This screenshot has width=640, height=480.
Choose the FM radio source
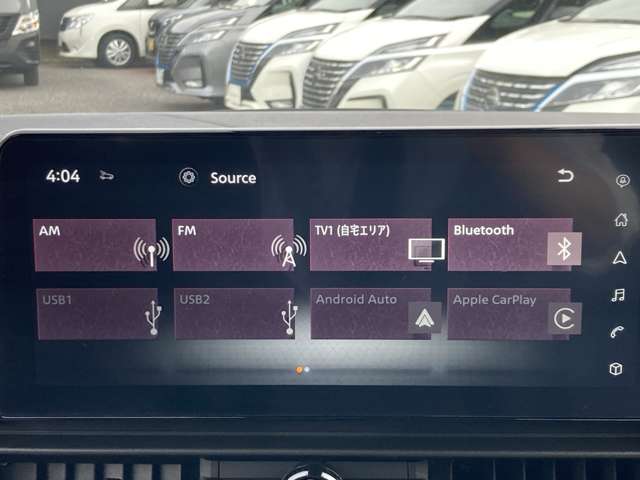[x=233, y=245]
